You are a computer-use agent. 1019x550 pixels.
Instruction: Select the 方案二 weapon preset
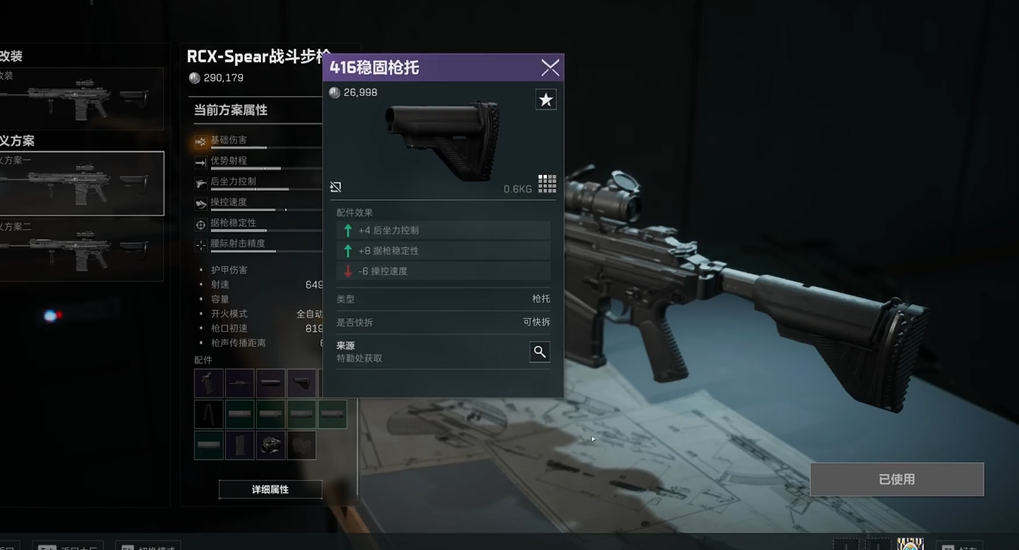point(82,248)
